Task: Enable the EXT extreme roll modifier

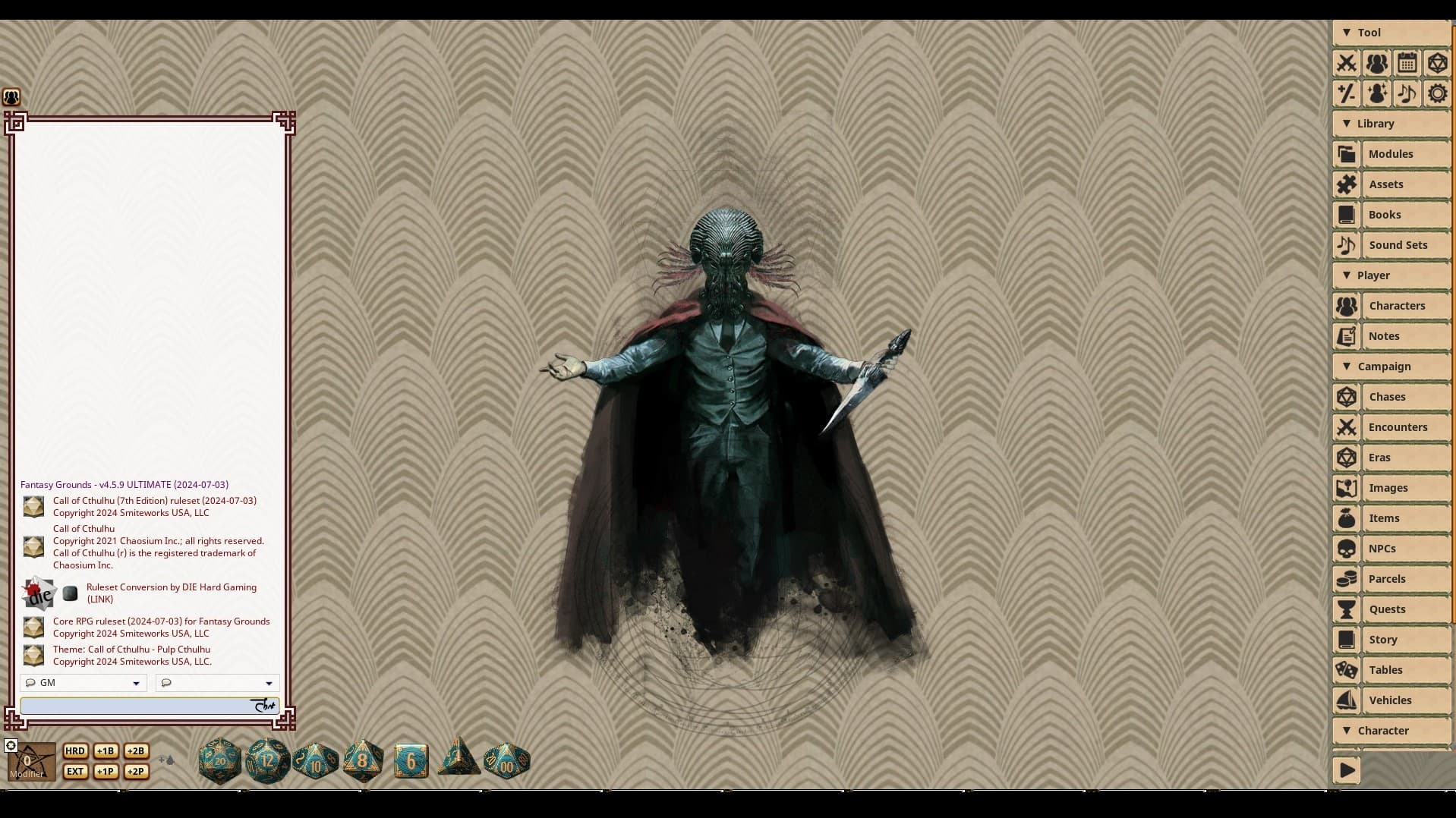Action: 74,771
